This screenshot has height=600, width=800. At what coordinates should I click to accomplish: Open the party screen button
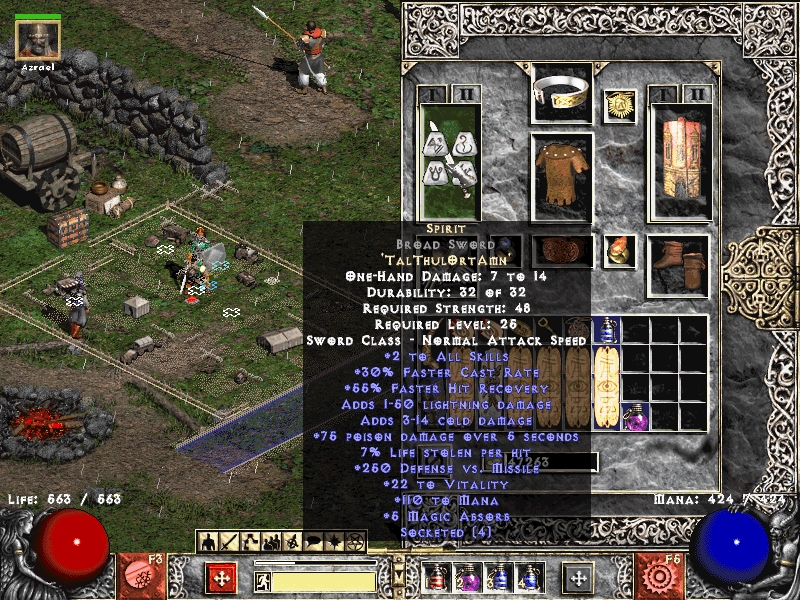[271, 541]
